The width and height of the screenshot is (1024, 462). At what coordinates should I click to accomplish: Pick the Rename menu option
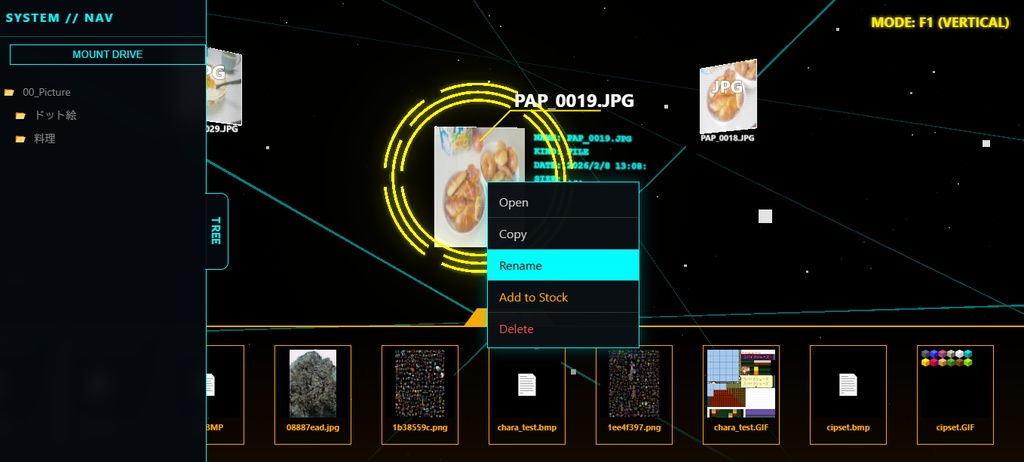point(562,265)
